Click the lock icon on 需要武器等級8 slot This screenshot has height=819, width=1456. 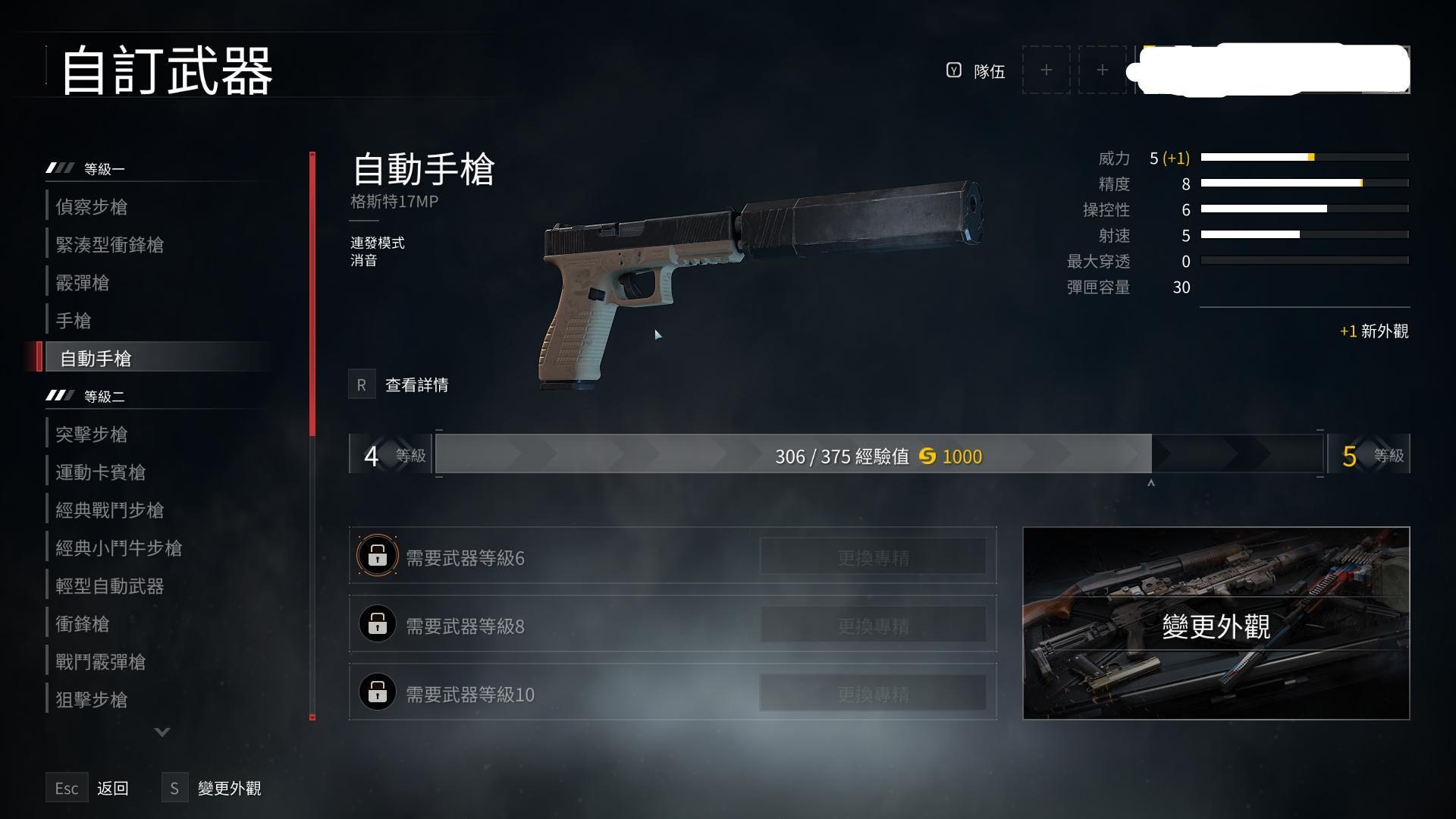377,624
